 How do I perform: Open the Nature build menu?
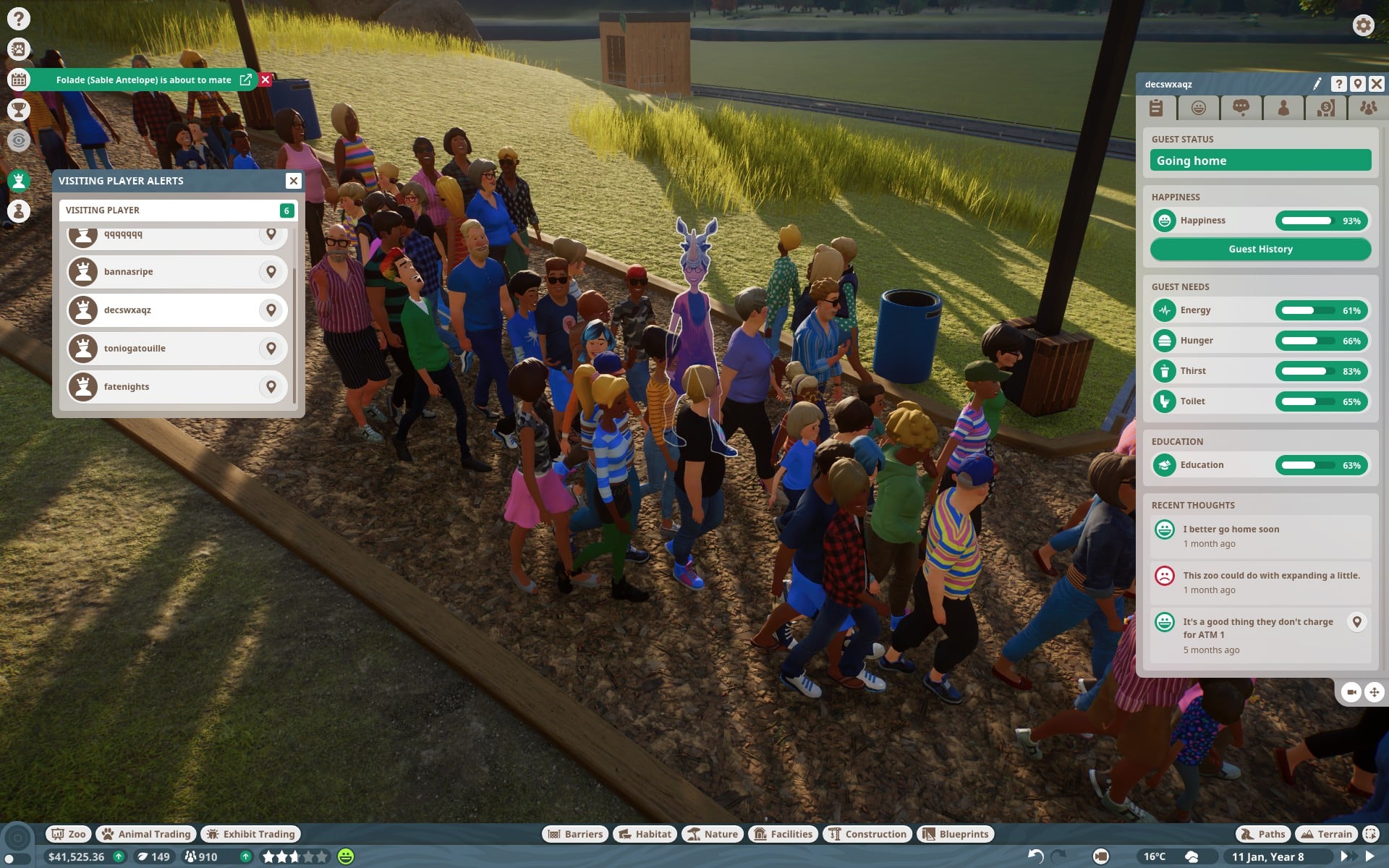[x=713, y=834]
